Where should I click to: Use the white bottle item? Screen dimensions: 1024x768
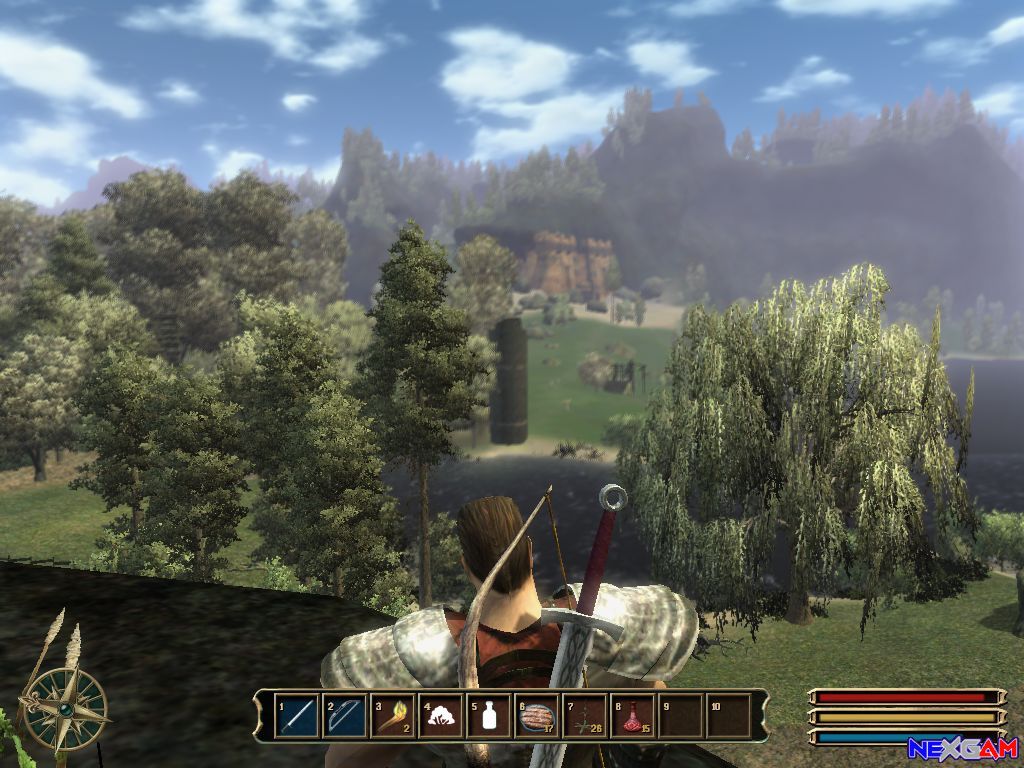488,716
